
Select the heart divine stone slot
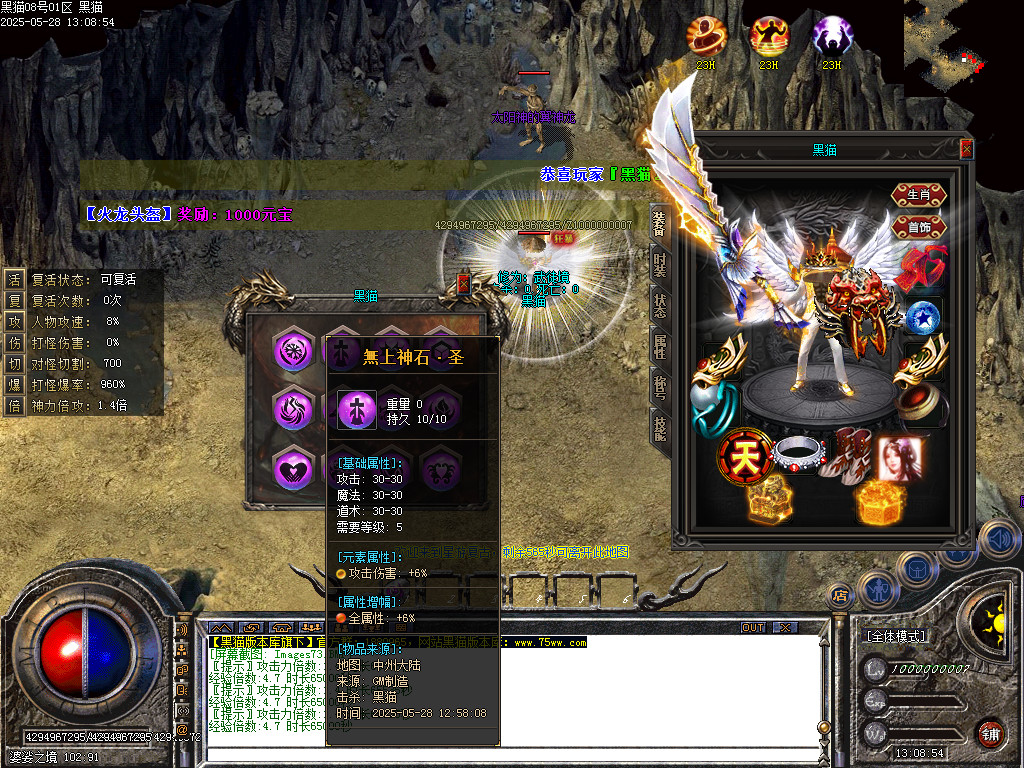click(293, 468)
